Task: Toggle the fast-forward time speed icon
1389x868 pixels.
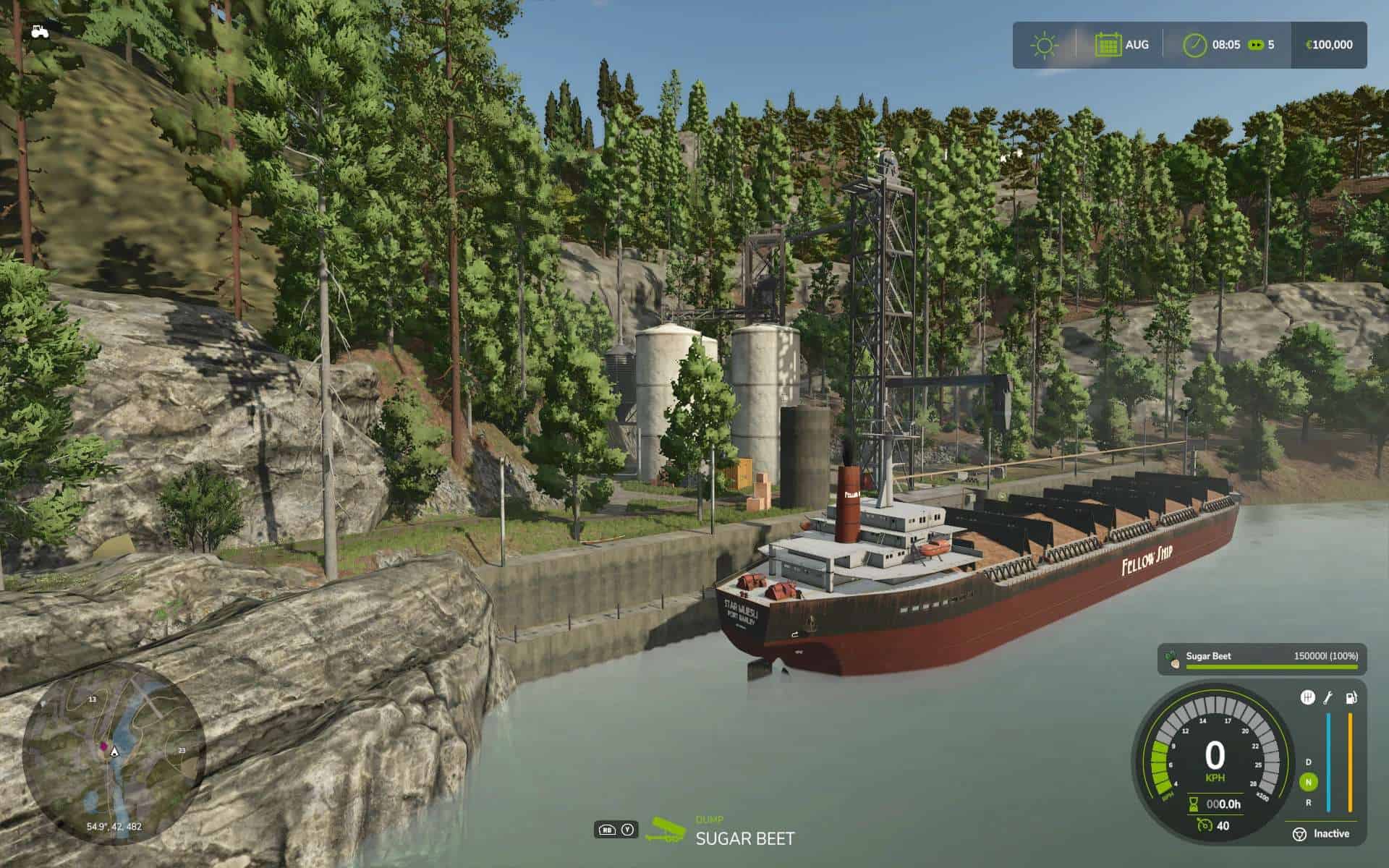Action: tap(1256, 45)
